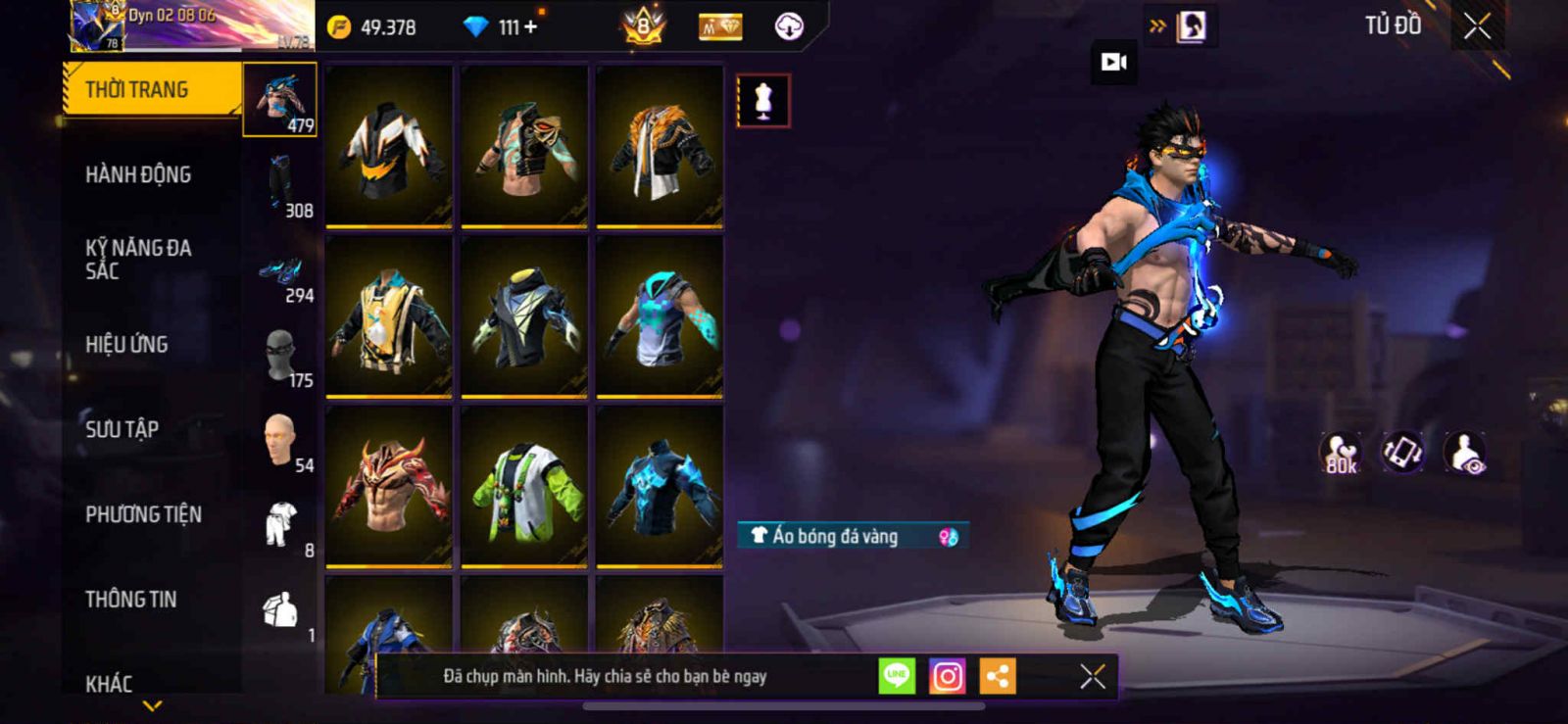Open the mask subcategory showing 175
Viewport: 1568px width, 724px height.
(x=282, y=357)
